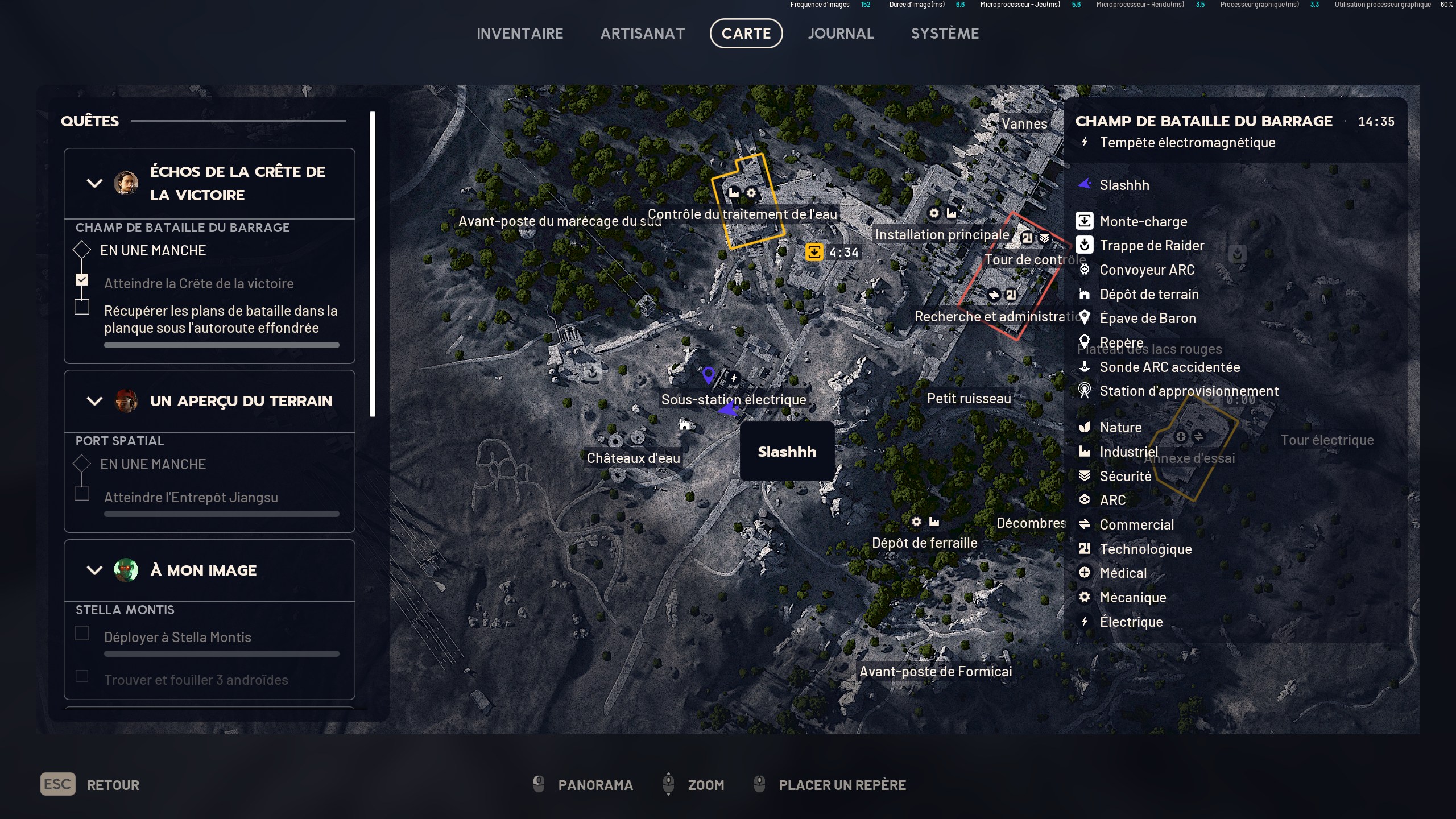
Task: Select the Station d'approvisionnement icon
Action: click(x=1085, y=391)
